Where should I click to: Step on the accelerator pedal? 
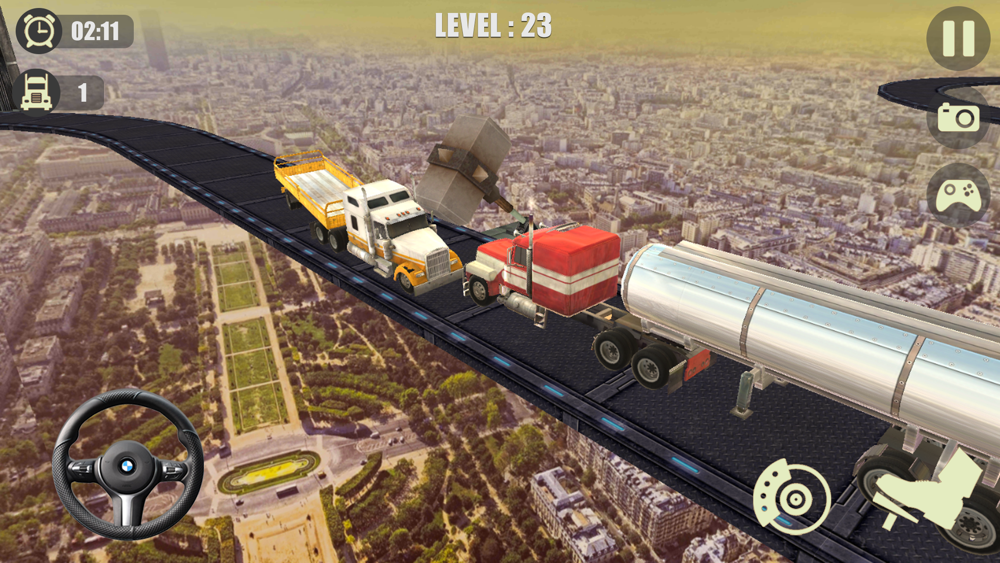[927, 490]
